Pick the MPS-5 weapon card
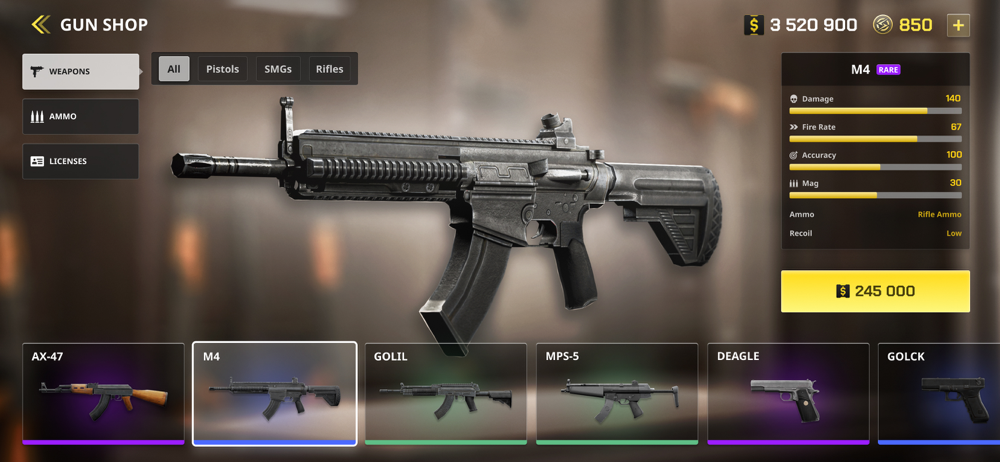The height and width of the screenshot is (462, 1000). (x=617, y=393)
